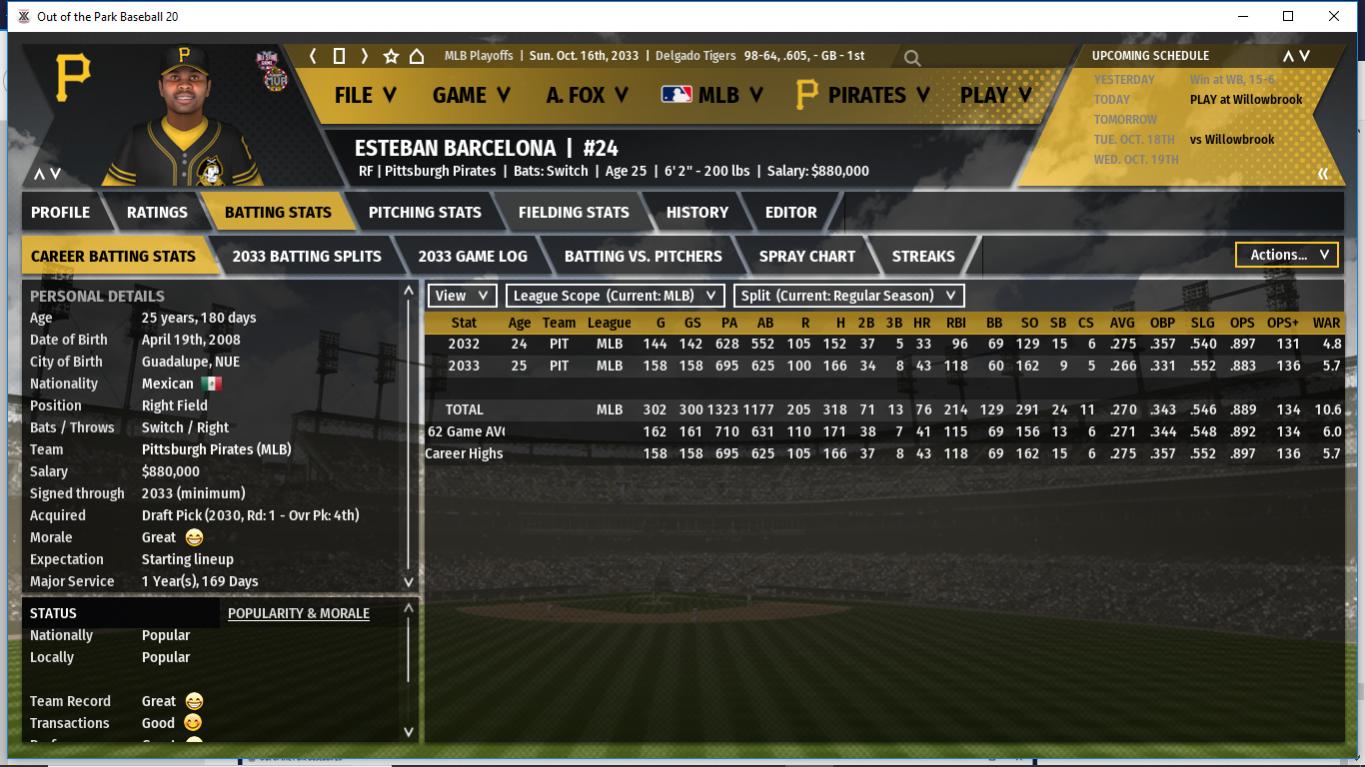Open the PIRATES team menu
This screenshot has height=767, width=1365.
(x=863, y=95)
